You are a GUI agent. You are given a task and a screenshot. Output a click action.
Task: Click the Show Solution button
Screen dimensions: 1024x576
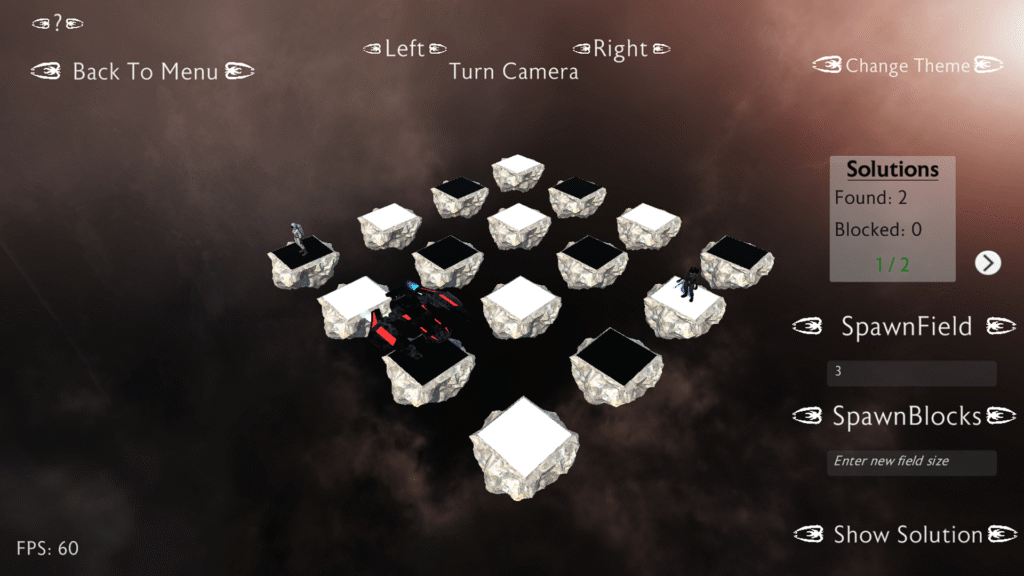[x=907, y=535]
